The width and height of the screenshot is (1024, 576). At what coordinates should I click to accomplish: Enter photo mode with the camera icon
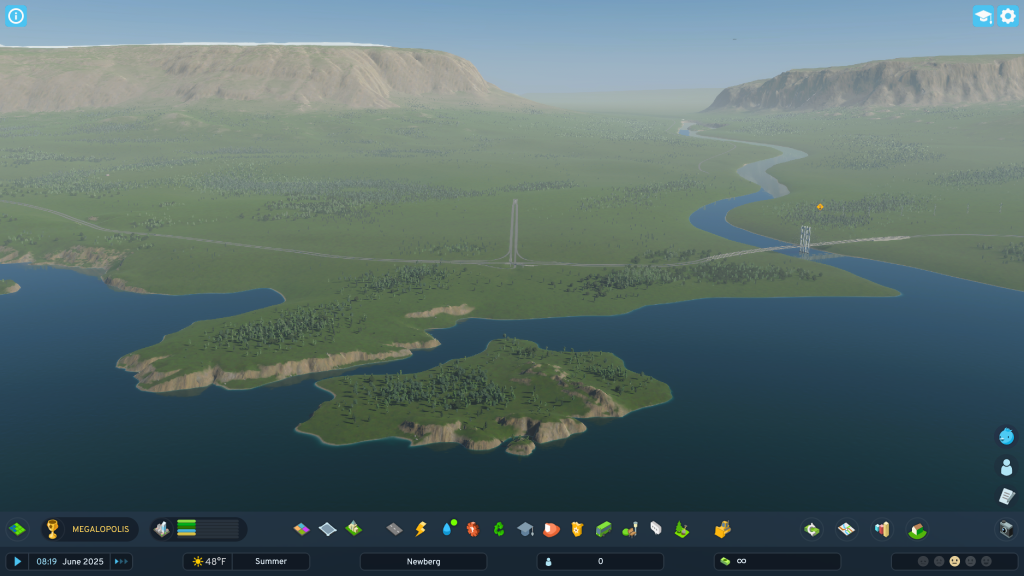[1007, 529]
